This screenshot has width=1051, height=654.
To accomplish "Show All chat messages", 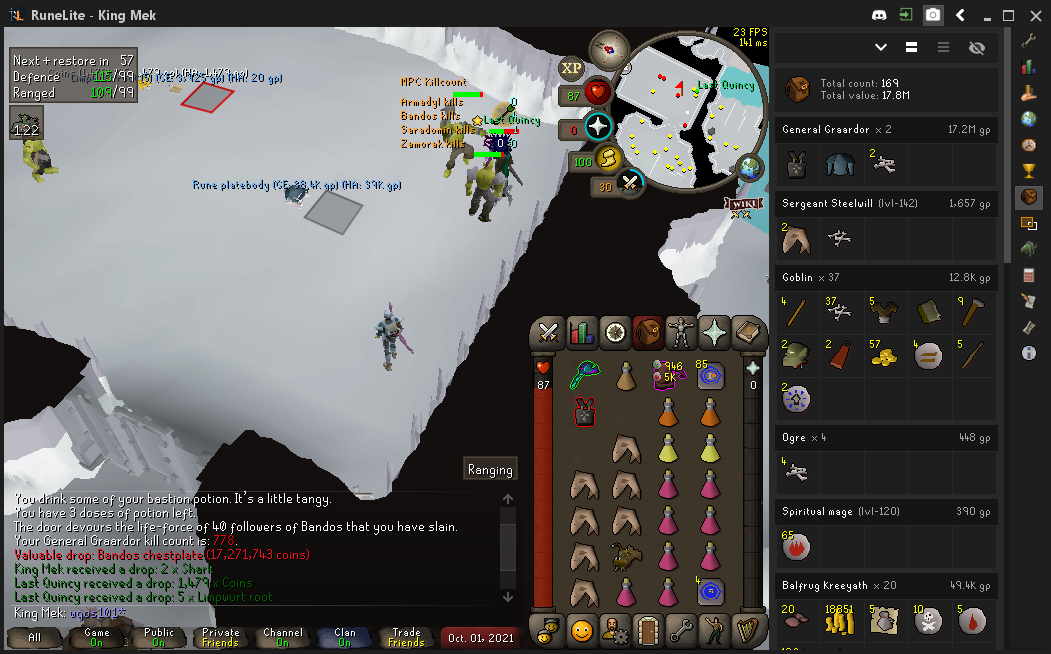I will pyautogui.click(x=34, y=638).
